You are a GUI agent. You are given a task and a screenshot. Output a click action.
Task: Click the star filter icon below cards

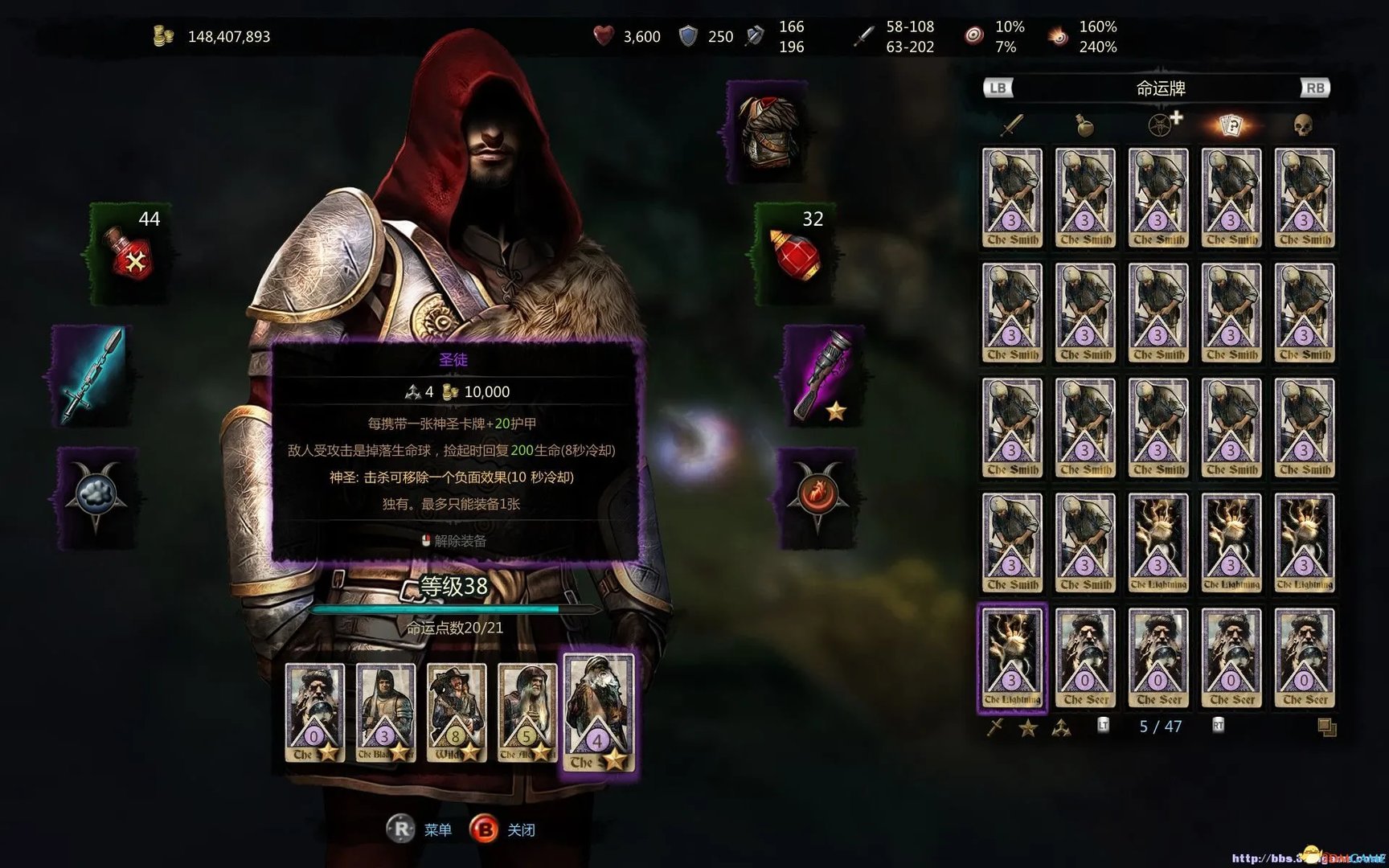tap(1028, 728)
